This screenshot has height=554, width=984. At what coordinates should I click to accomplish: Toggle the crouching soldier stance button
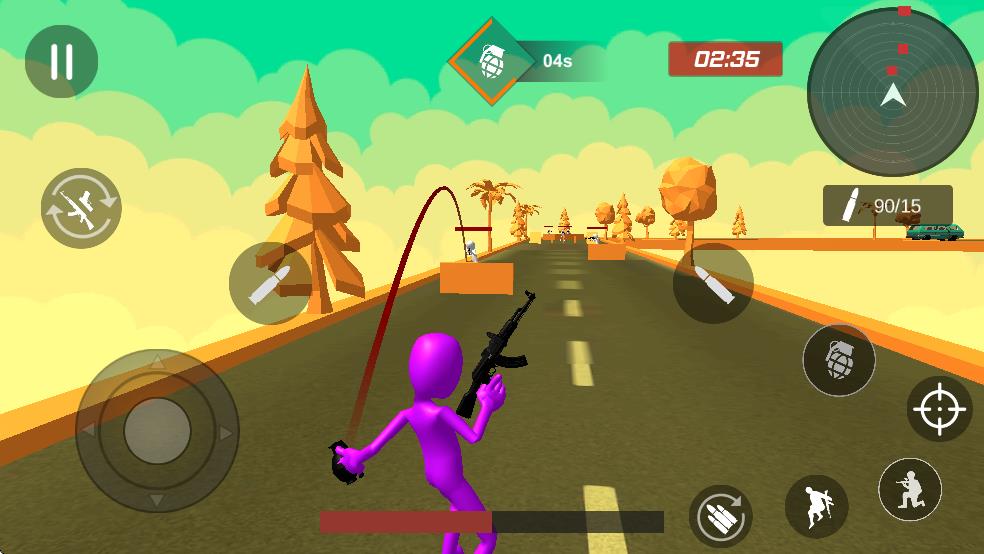coord(910,490)
